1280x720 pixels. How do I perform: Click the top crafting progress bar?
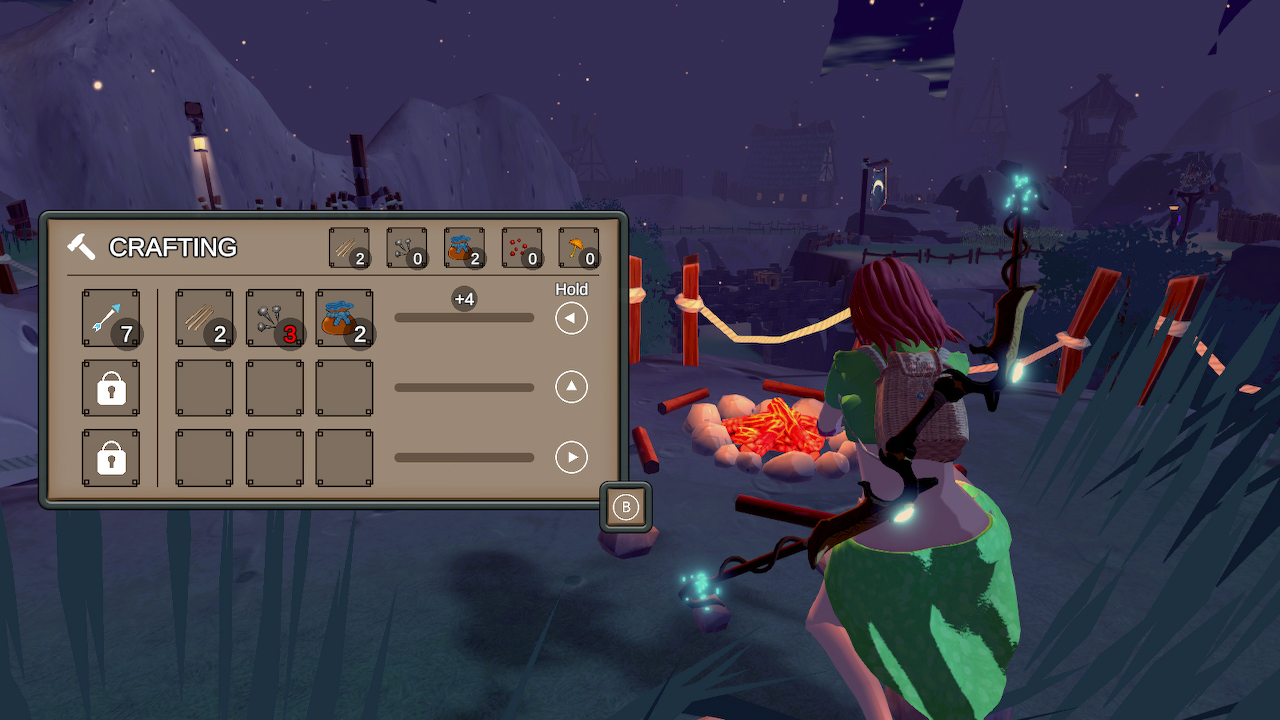[464, 317]
